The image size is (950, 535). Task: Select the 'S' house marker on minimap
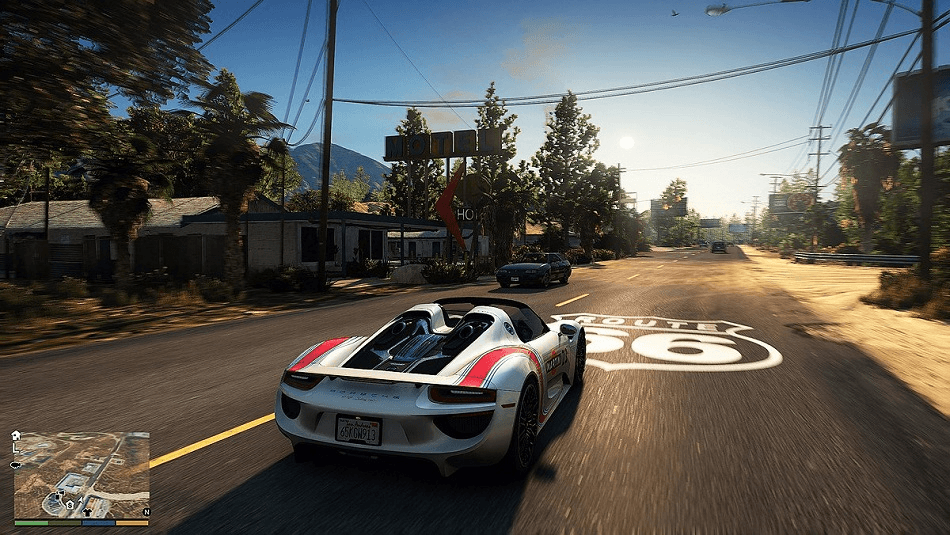[70, 505]
